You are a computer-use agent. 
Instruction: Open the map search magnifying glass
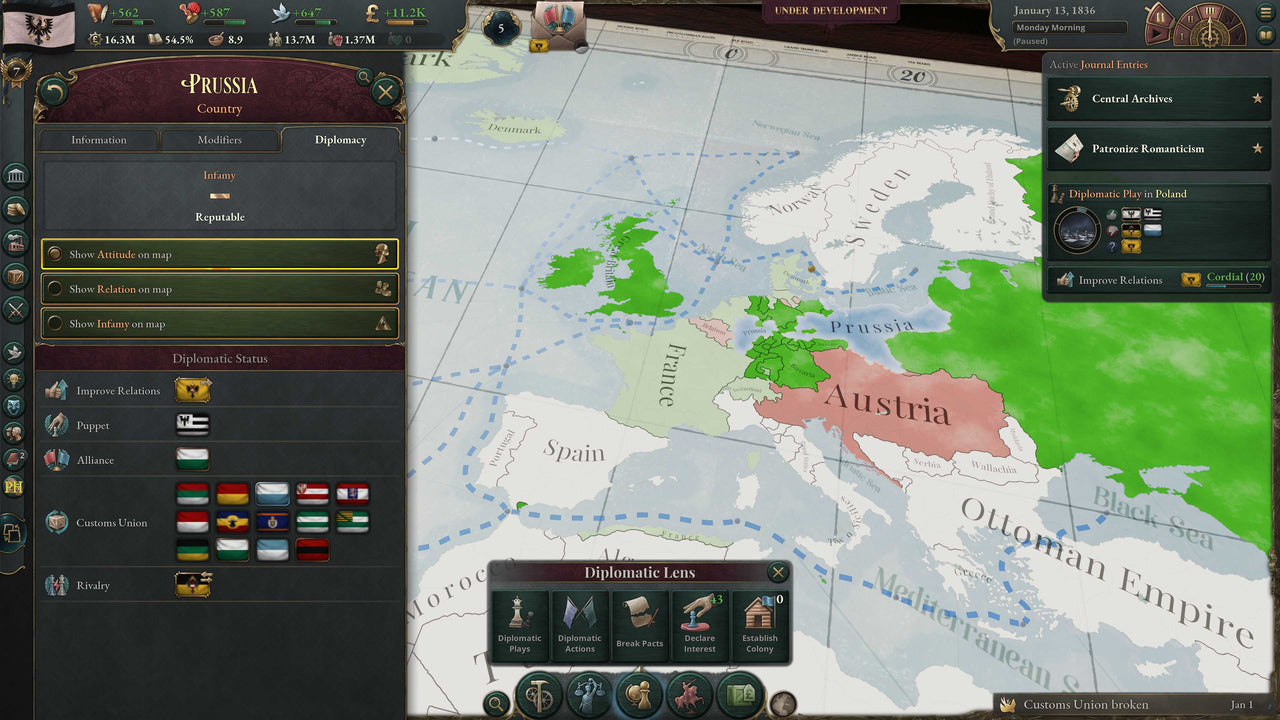tap(497, 703)
